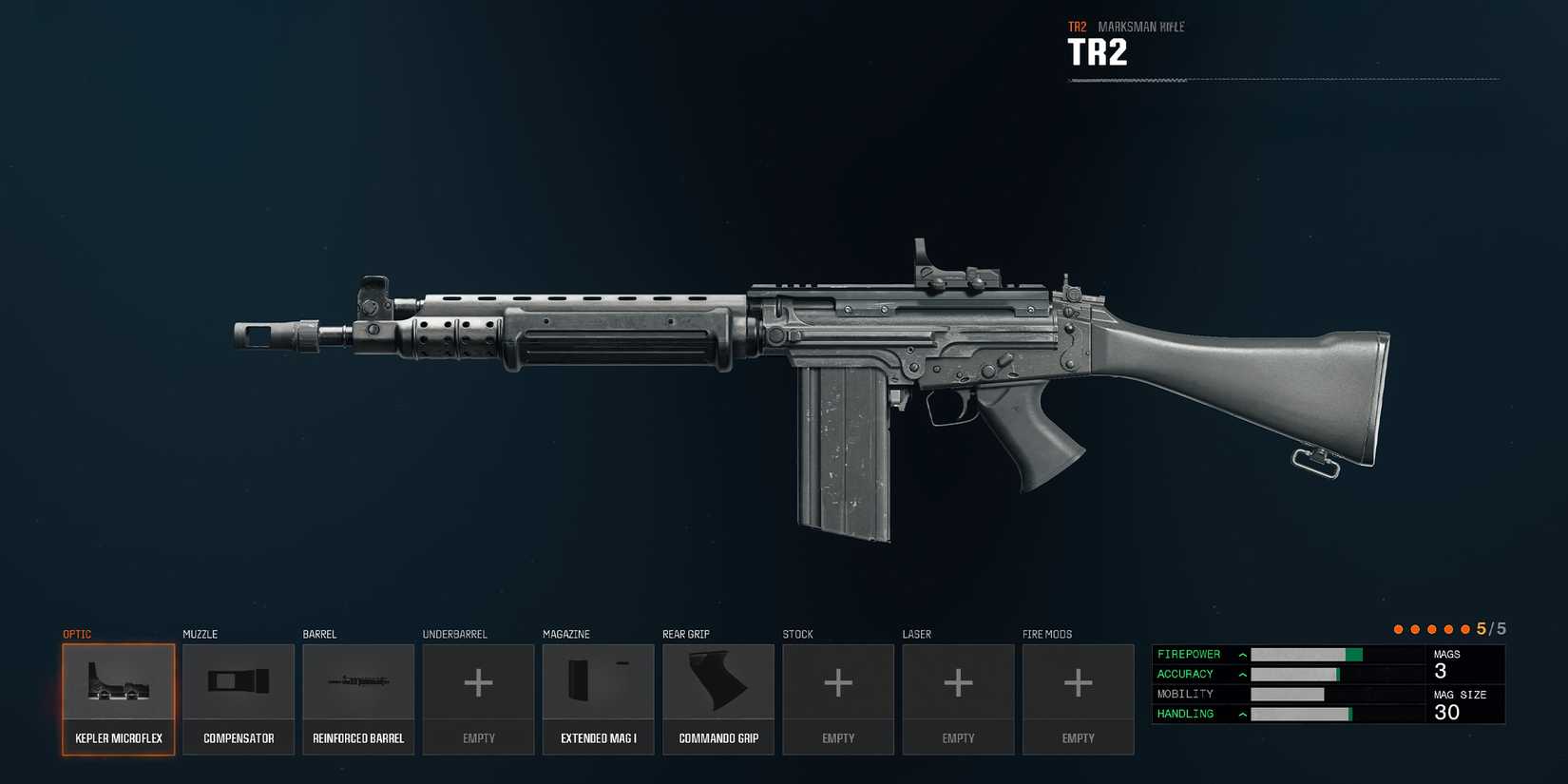The width and height of the screenshot is (1568, 784).
Task: Switch to the Laser attachment category
Action: [x=916, y=634]
